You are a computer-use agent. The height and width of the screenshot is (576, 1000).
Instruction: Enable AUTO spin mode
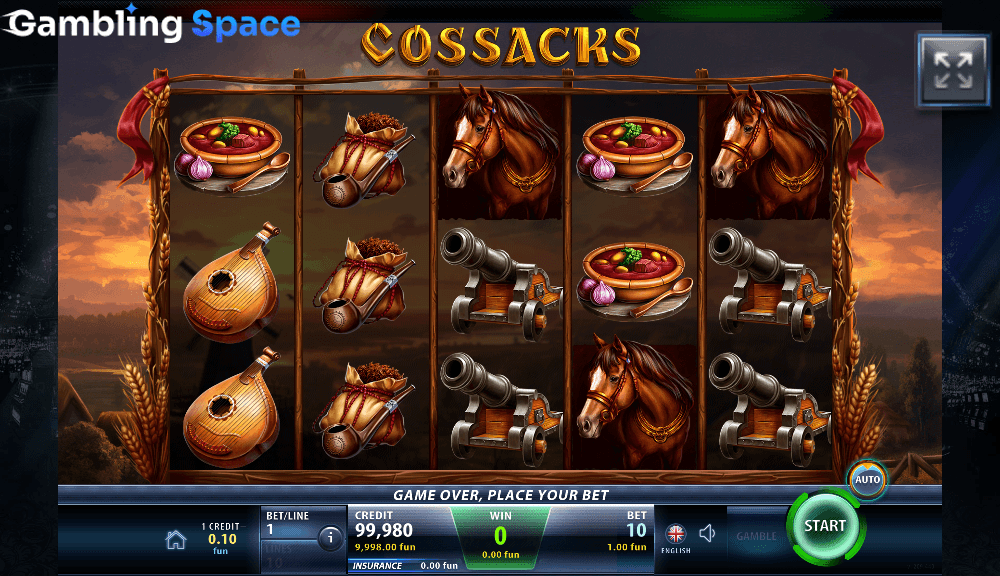[x=867, y=479]
